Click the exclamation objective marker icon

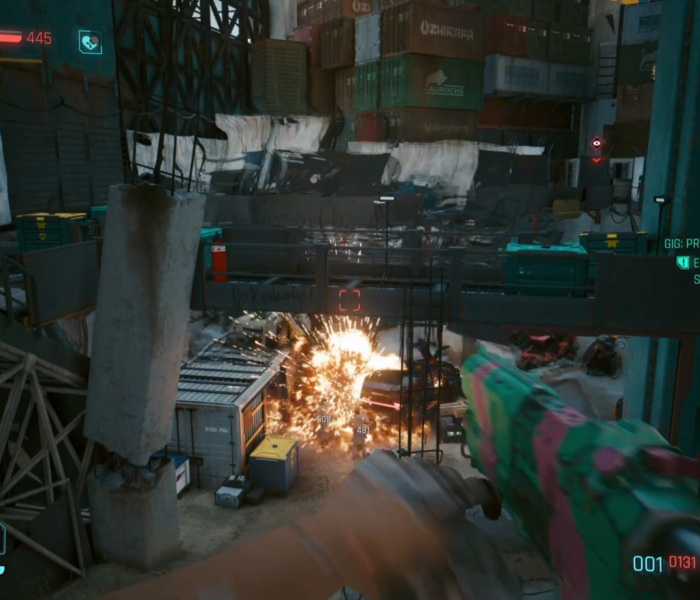pos(683,262)
